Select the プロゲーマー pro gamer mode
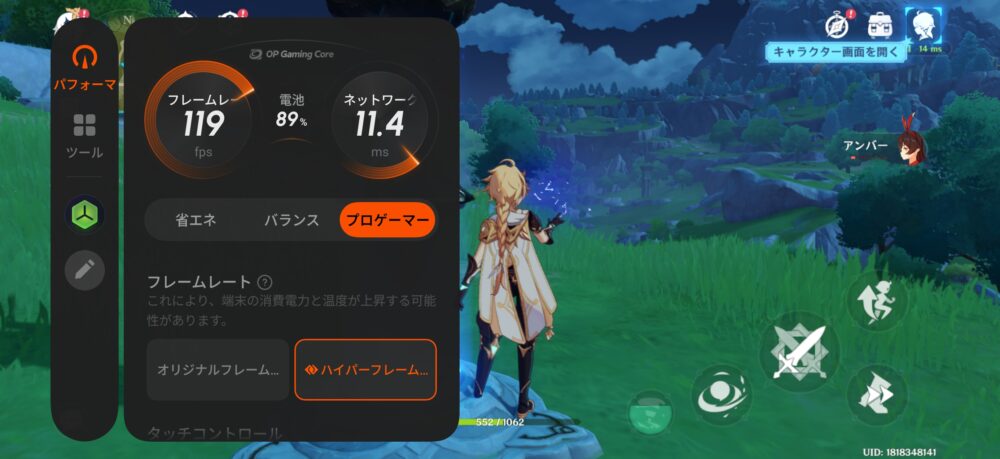Image resolution: width=1000 pixels, height=459 pixels. click(387, 221)
